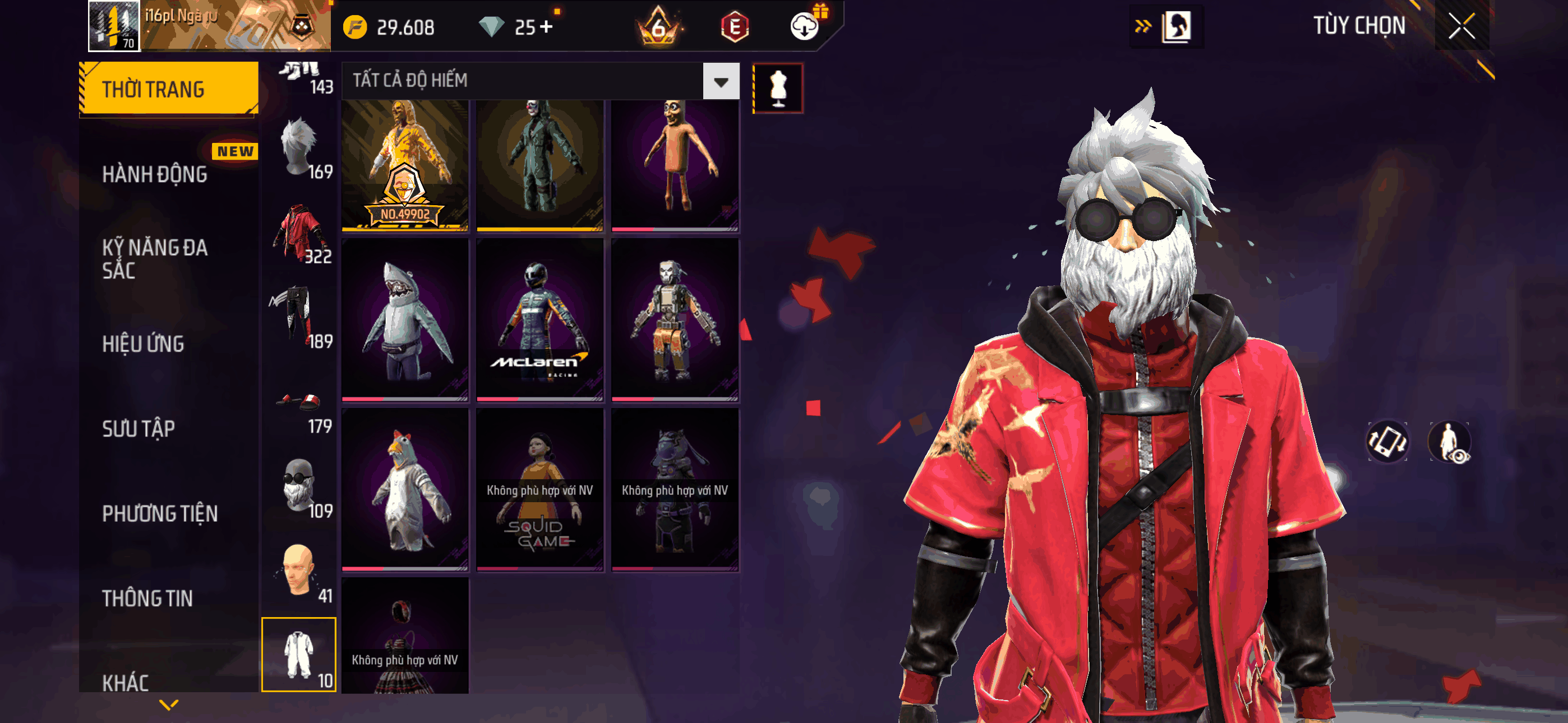Select the Sưu Tập collection tab

point(138,428)
